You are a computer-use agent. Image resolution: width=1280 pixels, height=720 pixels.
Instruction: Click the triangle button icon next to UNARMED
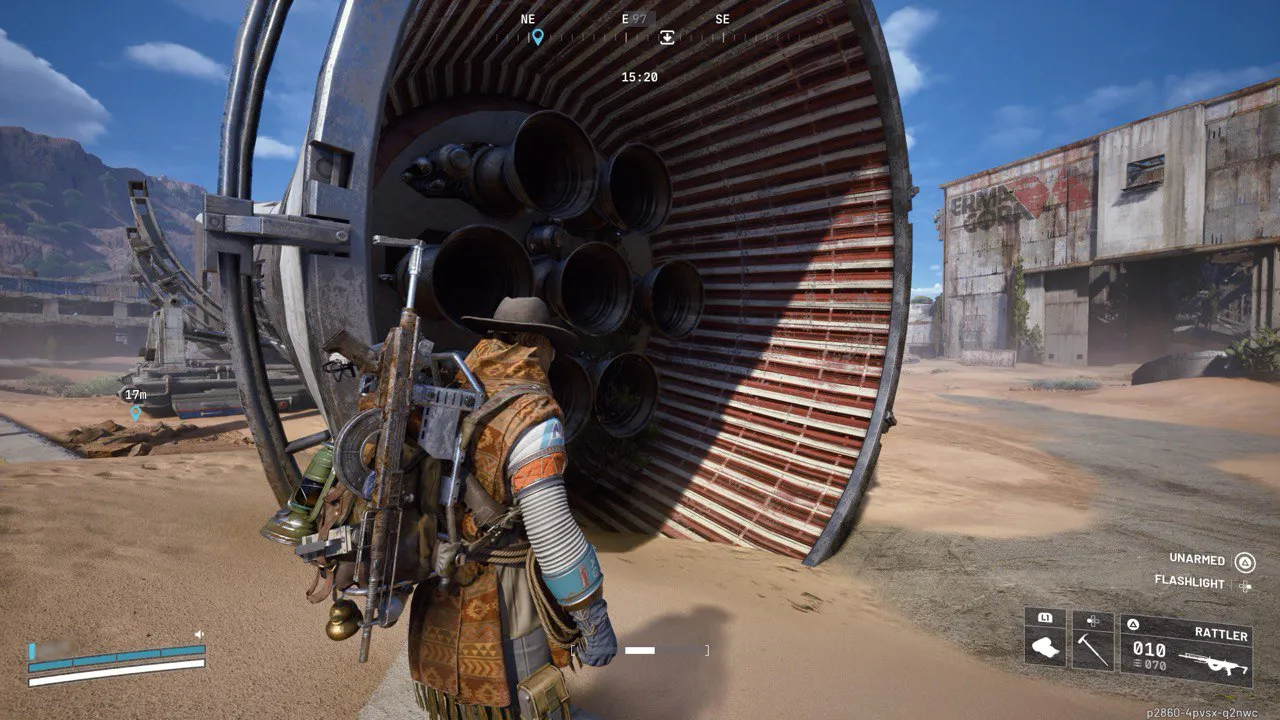(1245, 562)
